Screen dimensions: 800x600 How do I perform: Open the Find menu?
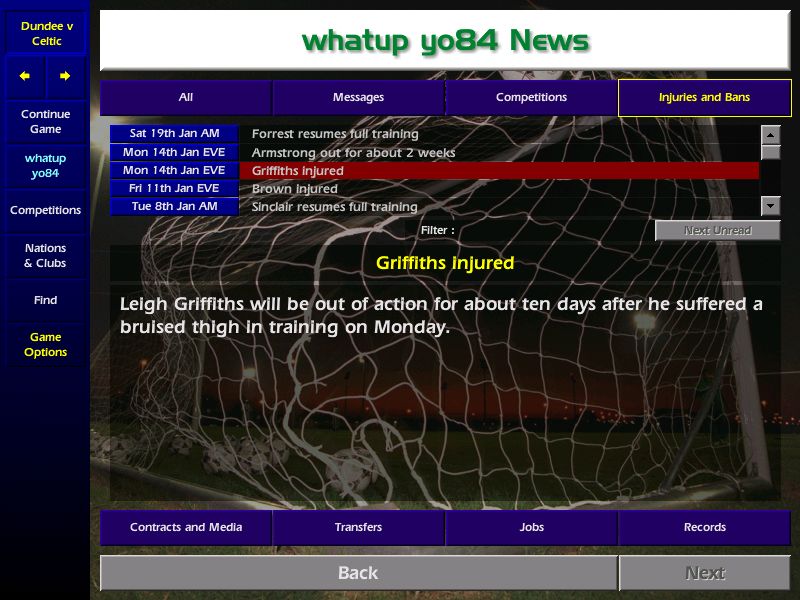click(x=46, y=300)
